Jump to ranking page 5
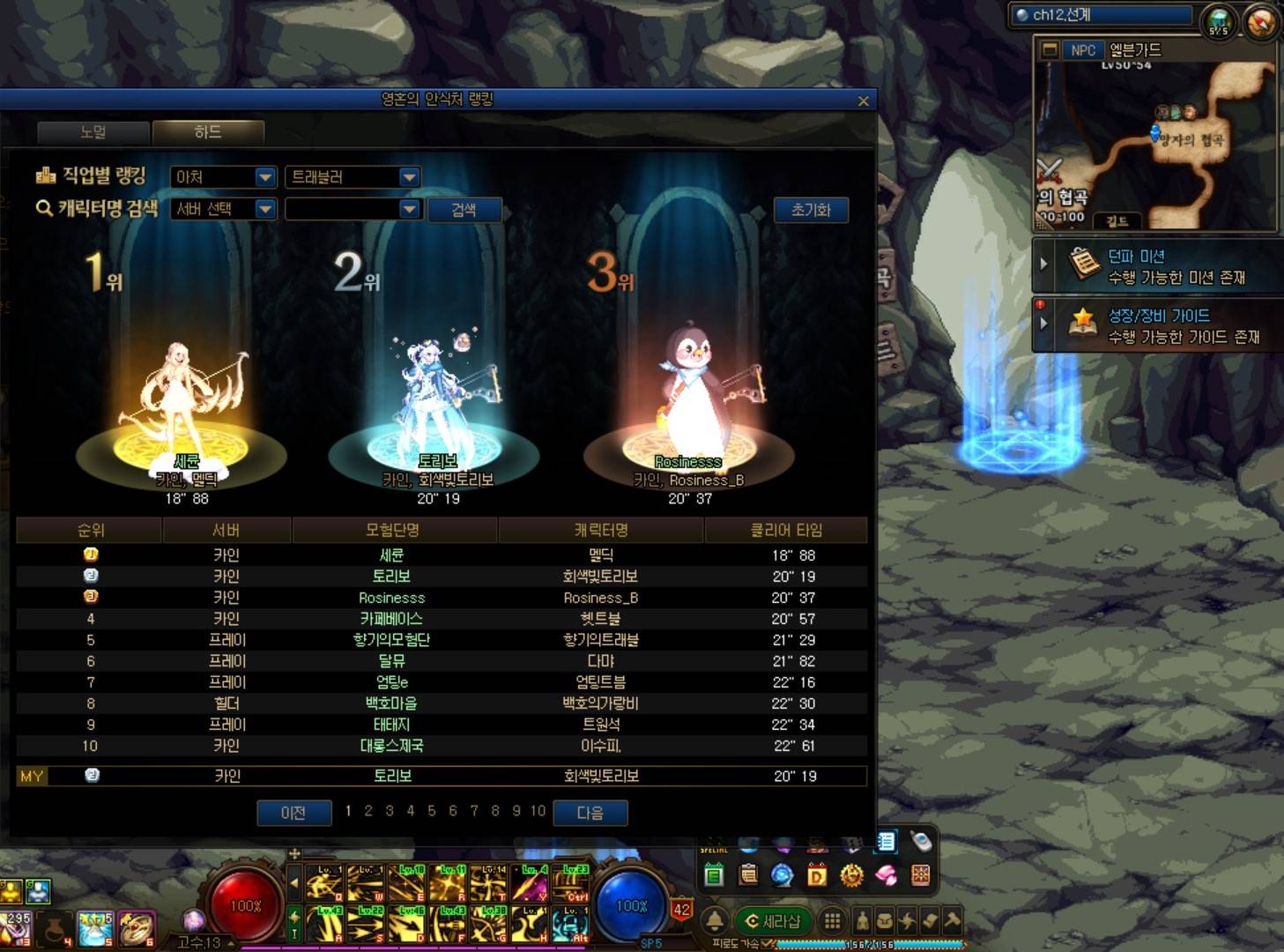The width and height of the screenshot is (1284, 952). pyautogui.click(x=432, y=811)
